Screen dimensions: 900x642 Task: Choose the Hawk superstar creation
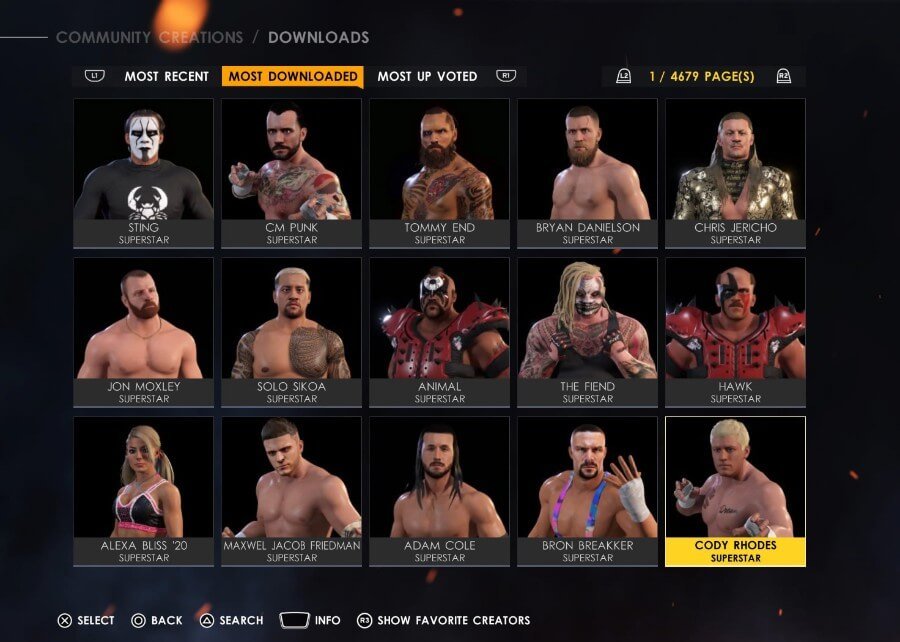pos(735,332)
